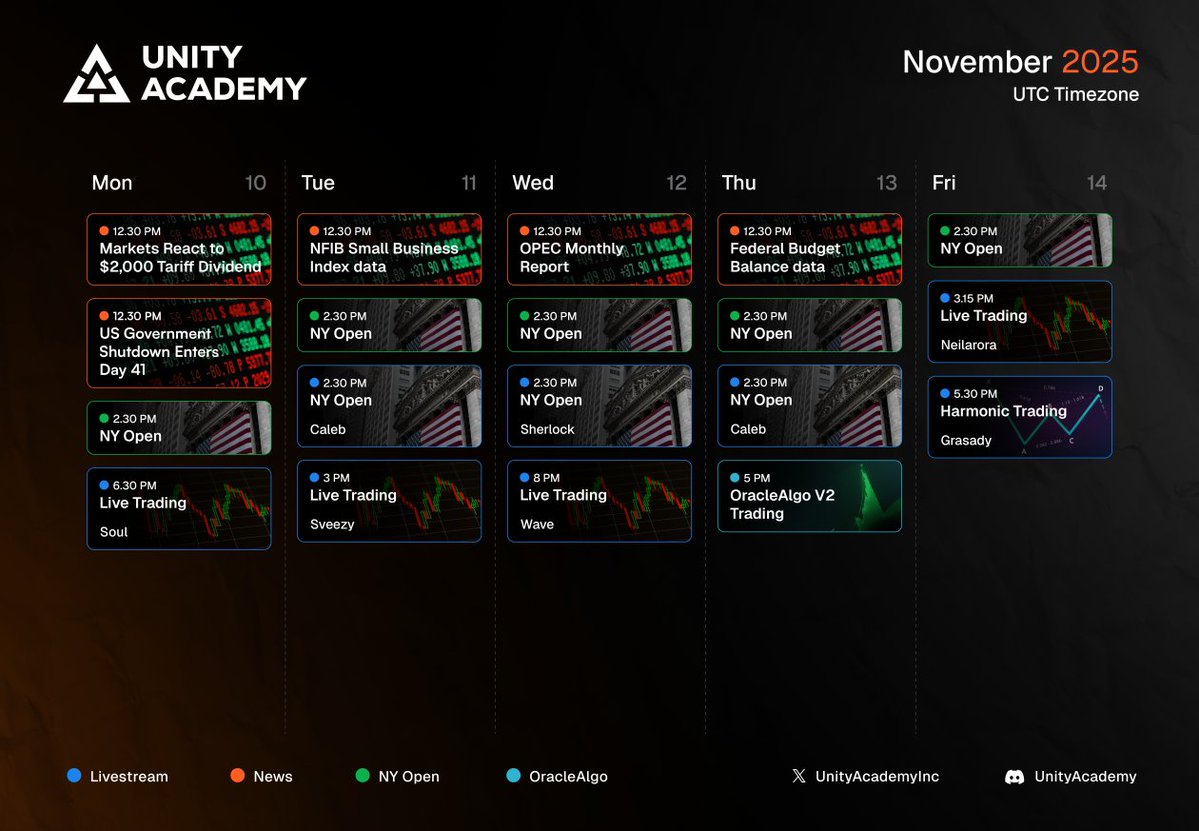The image size is (1199, 831).
Task: Click Wave's 8 PM Live Trading card
Action: tap(598, 501)
